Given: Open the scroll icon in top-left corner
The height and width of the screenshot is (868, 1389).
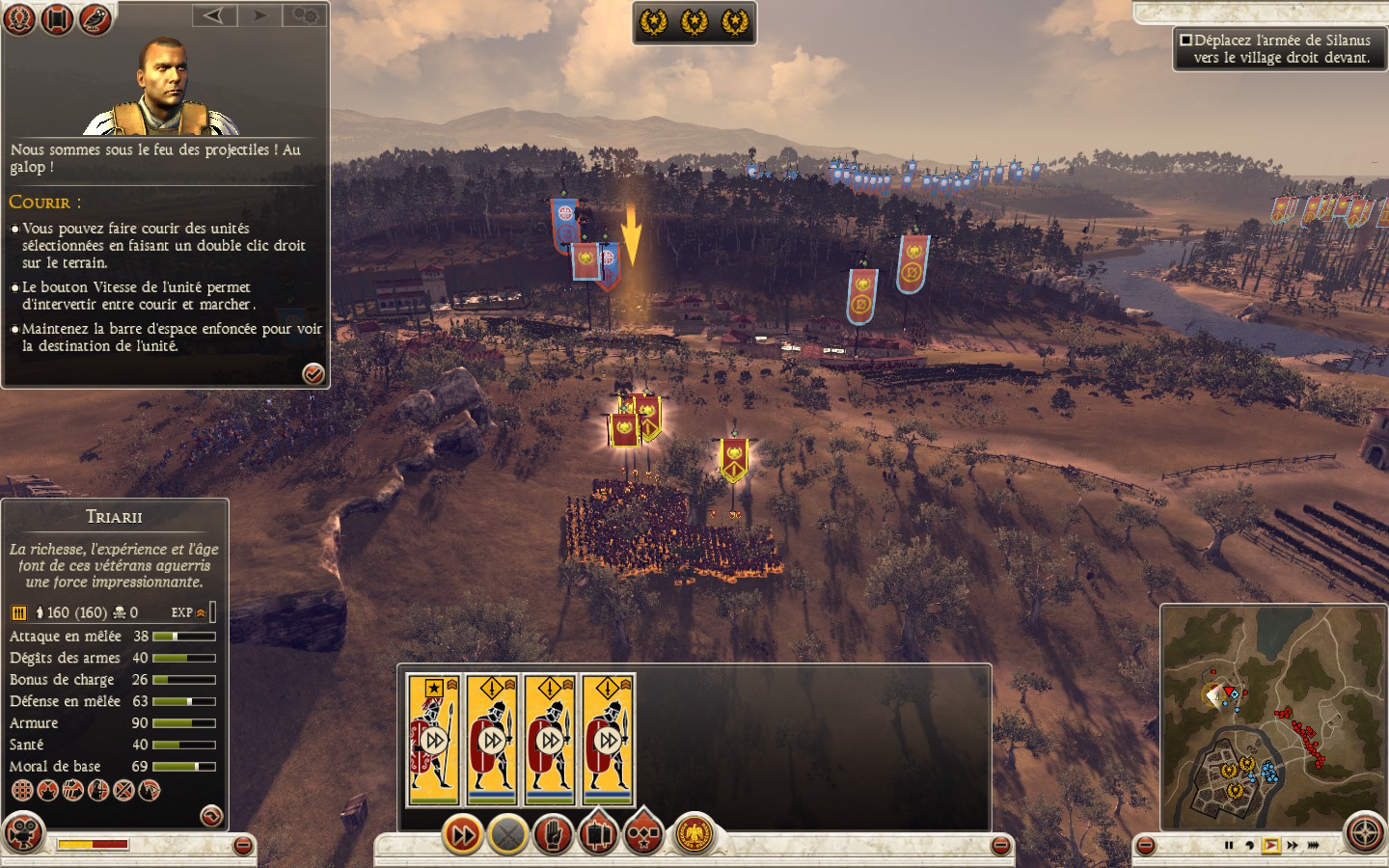Looking at the screenshot, I should click(x=57, y=18).
